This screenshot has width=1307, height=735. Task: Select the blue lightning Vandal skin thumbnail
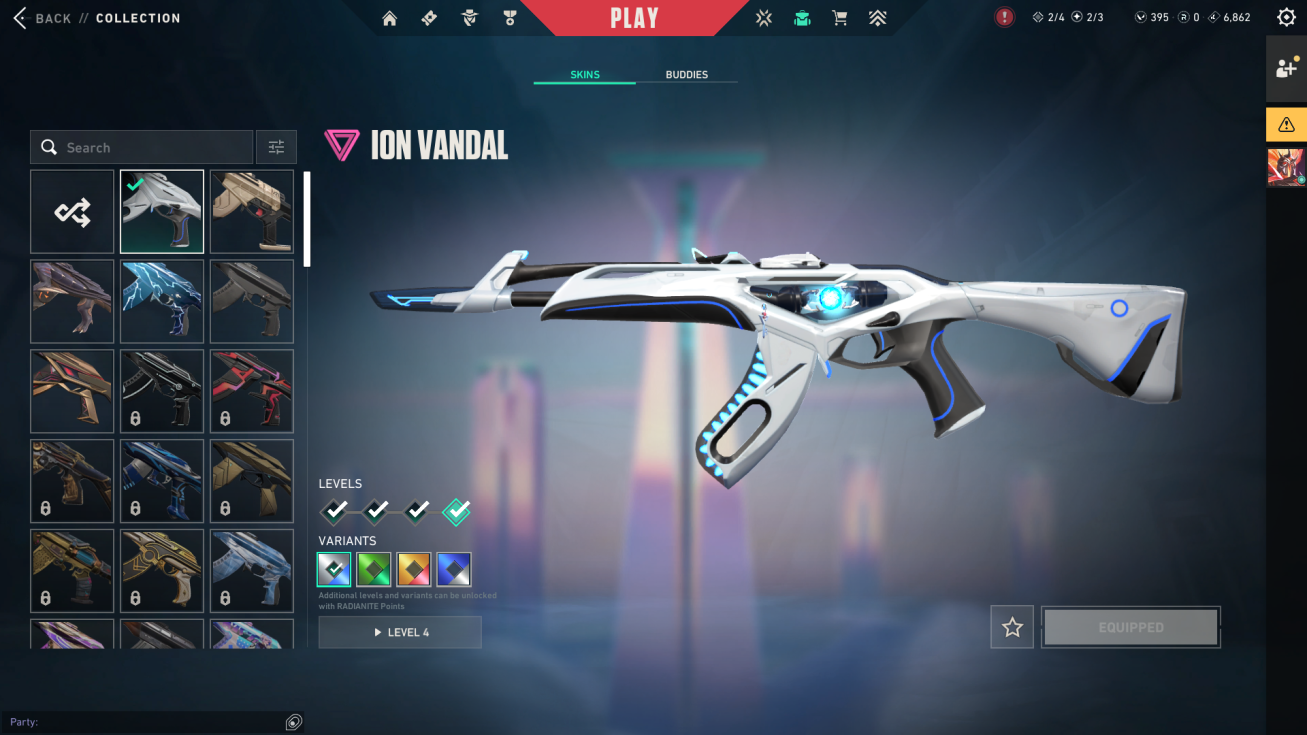(x=162, y=301)
